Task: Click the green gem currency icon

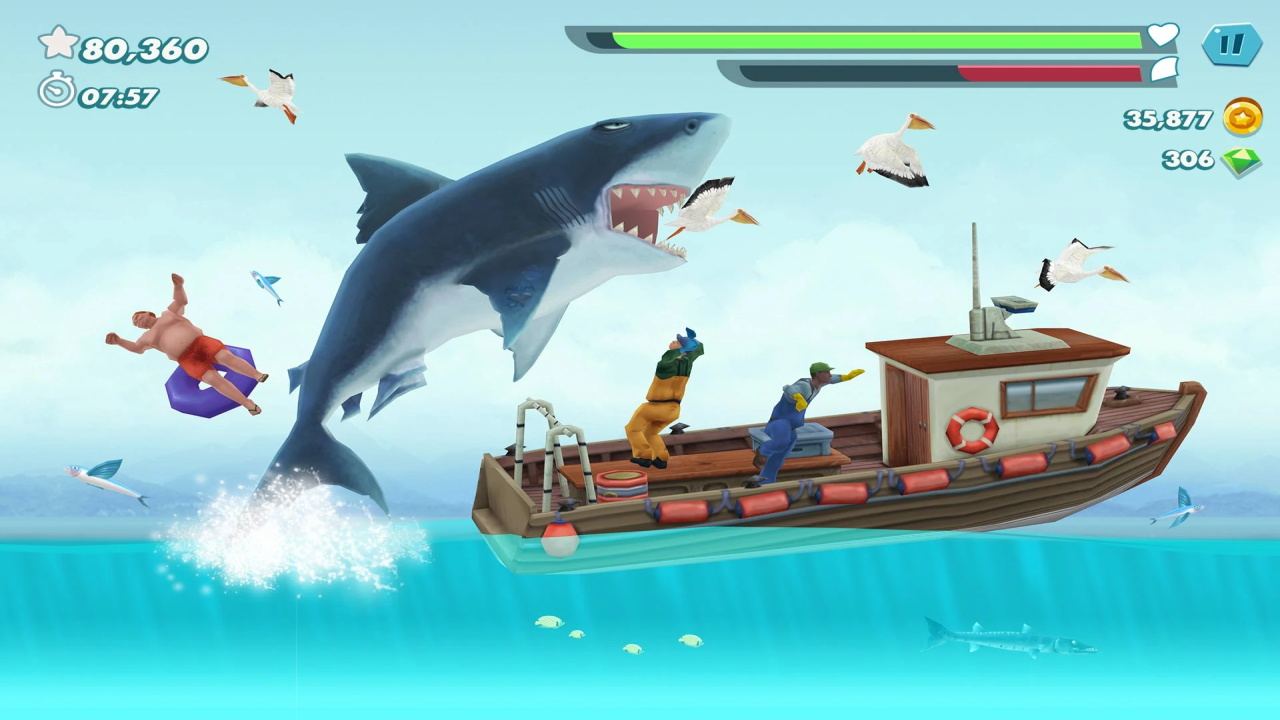Action: pos(1243,158)
